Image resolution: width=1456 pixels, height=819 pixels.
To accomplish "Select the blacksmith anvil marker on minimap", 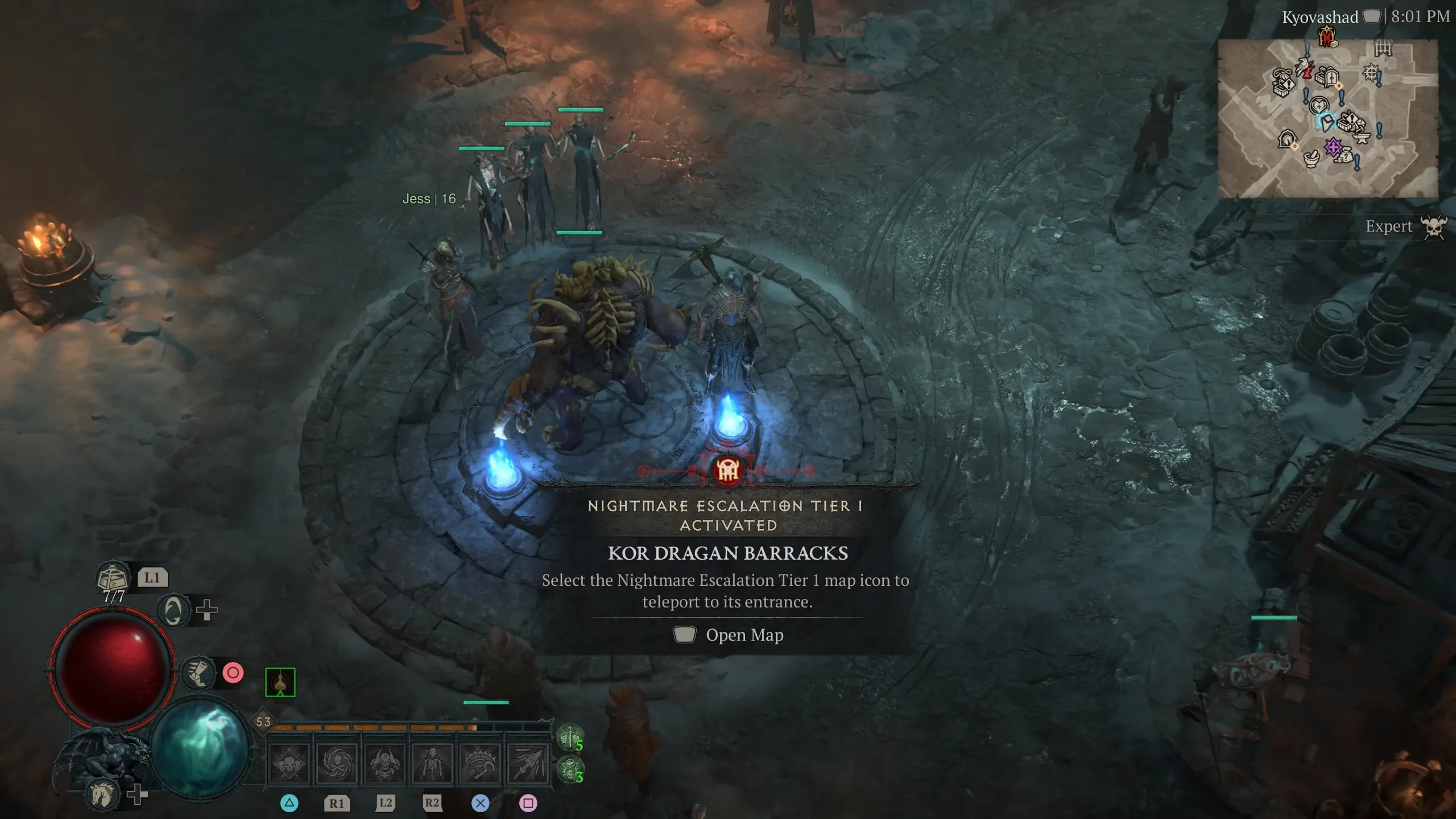I will [1361, 138].
